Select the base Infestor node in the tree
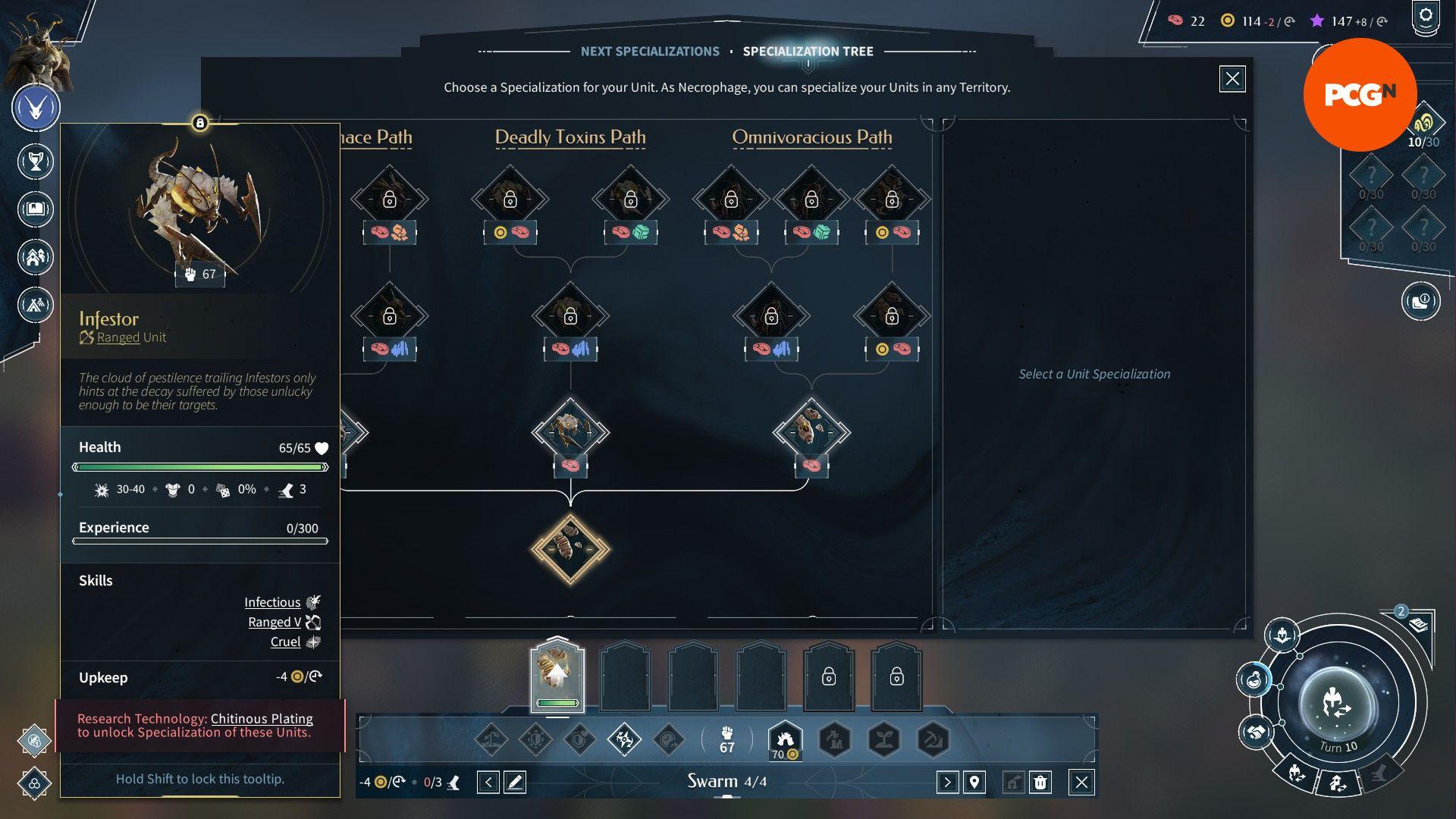Image resolution: width=1456 pixels, height=819 pixels. tap(570, 549)
